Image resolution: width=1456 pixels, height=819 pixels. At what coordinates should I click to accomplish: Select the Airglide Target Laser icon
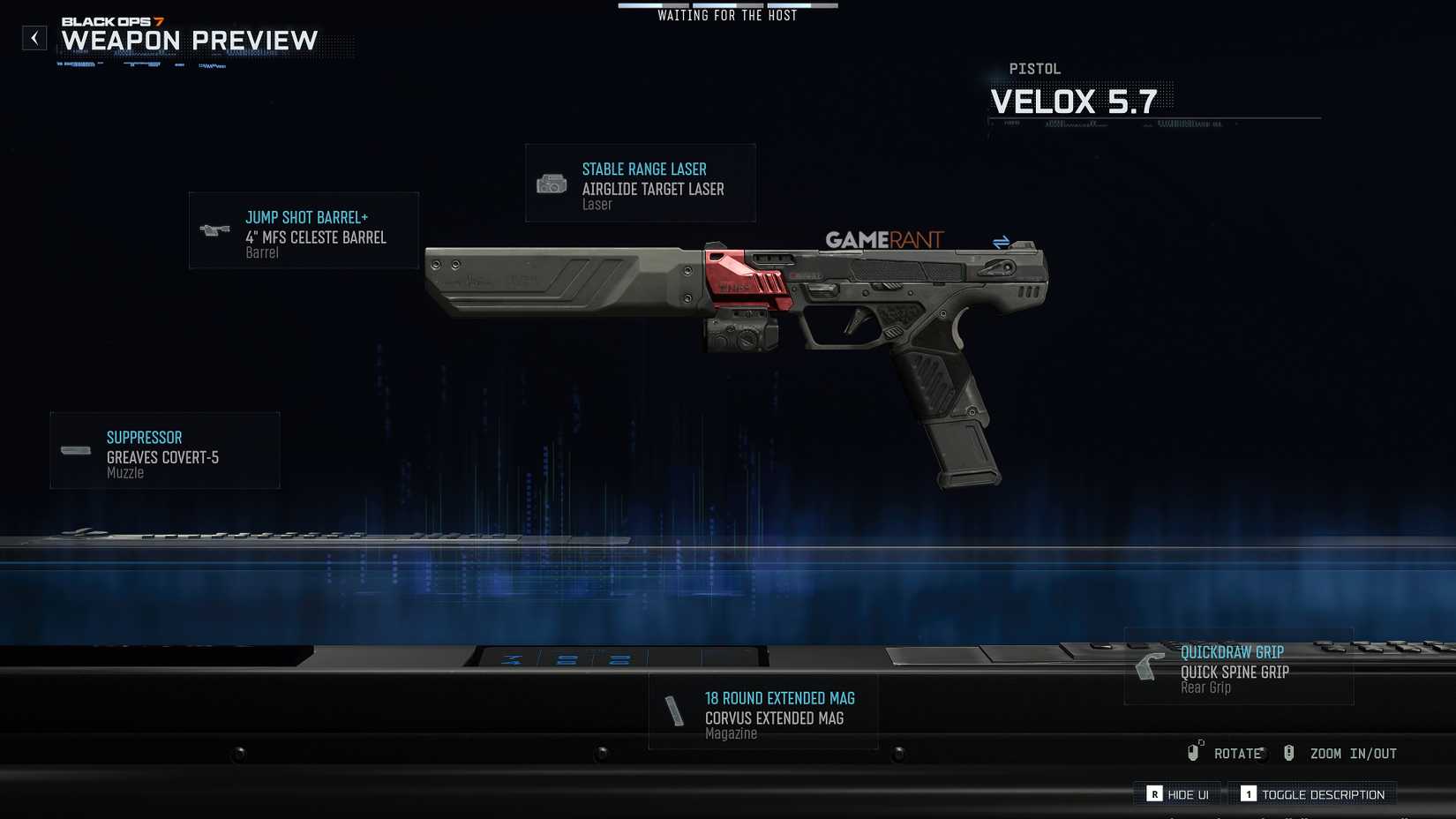click(552, 183)
